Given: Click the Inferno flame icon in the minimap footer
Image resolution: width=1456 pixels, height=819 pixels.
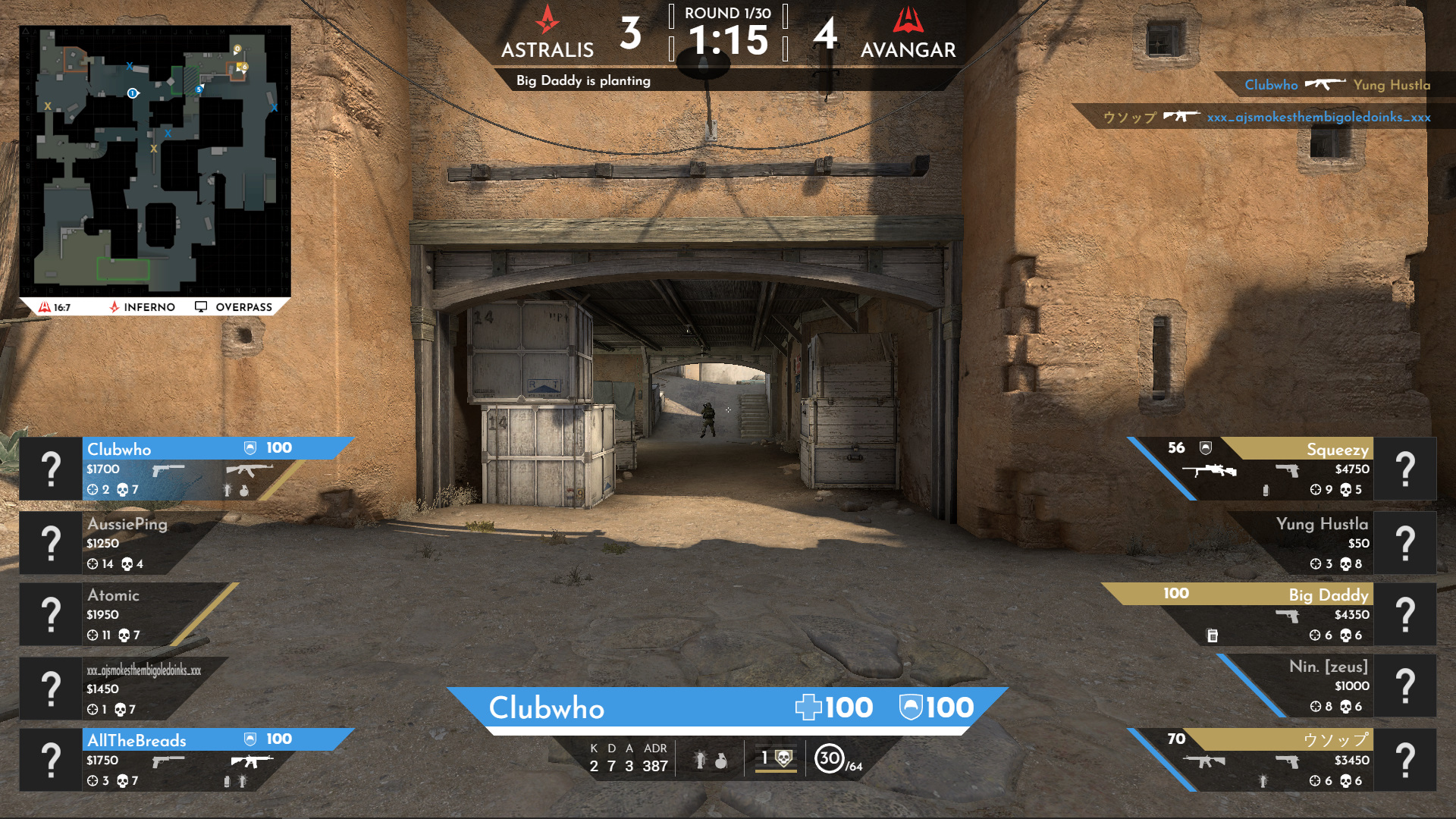Looking at the screenshot, I should pos(114,306).
